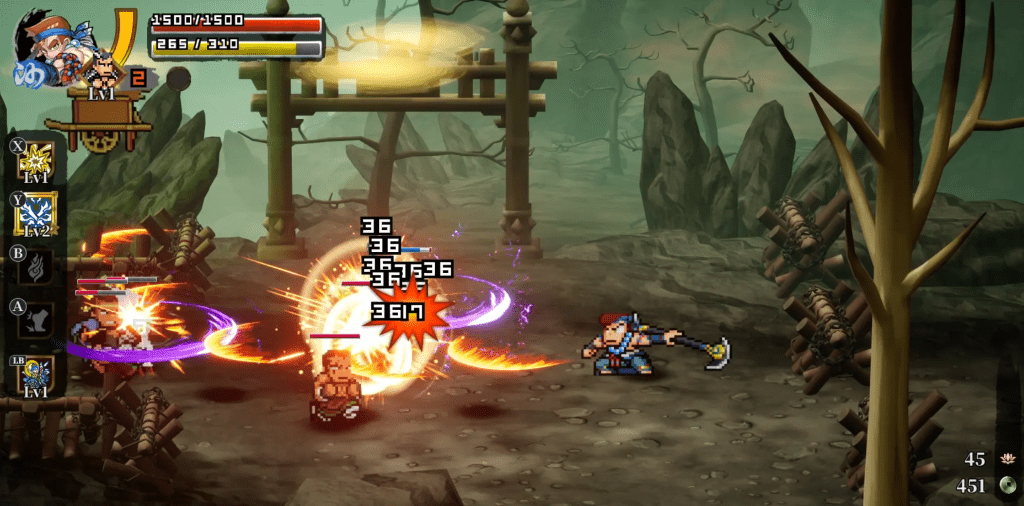The width and height of the screenshot is (1024, 506).
Task: Use the blue Lv2 skill icon
Action: pos(36,215)
